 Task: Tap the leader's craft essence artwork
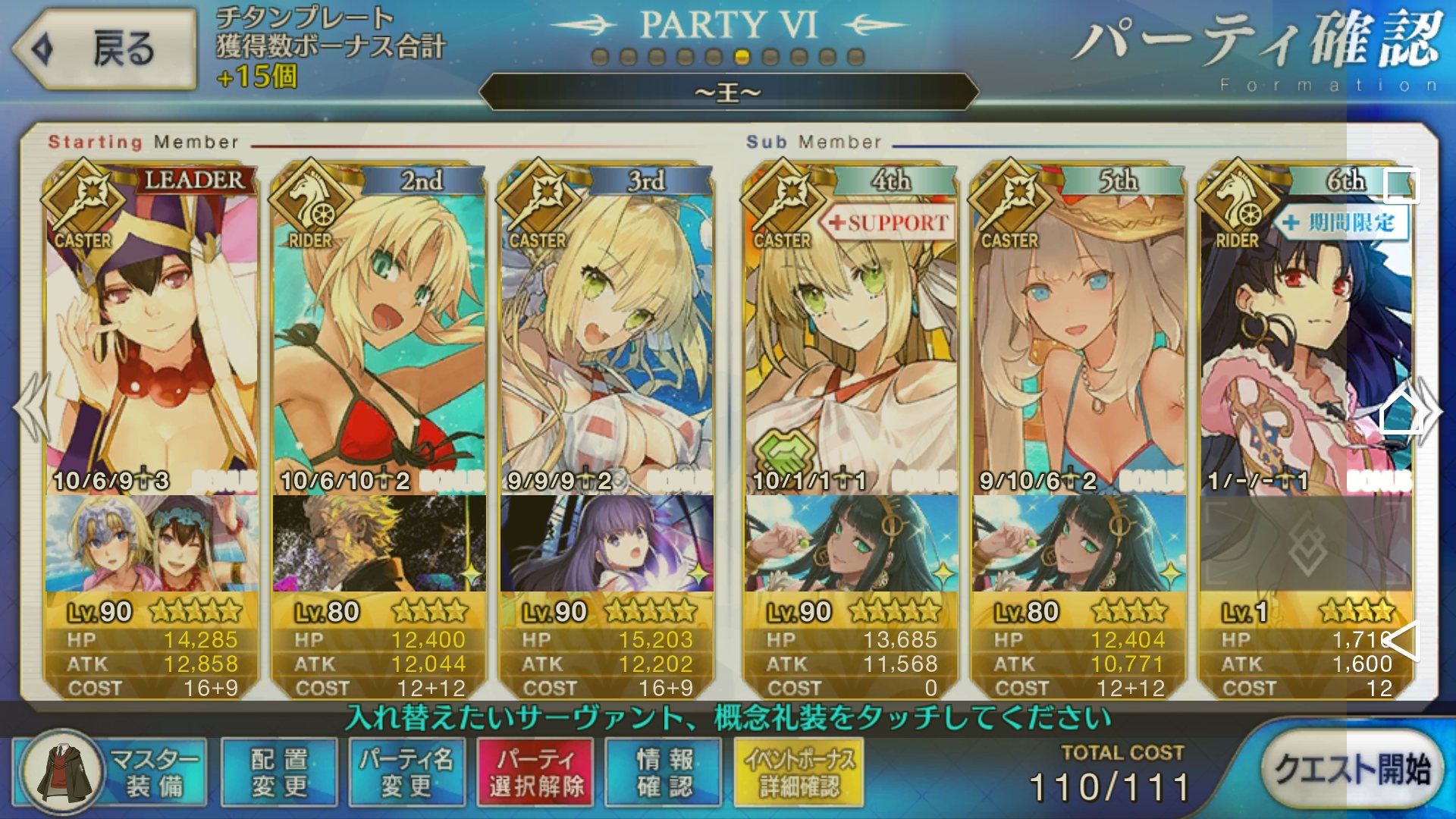click(152, 543)
